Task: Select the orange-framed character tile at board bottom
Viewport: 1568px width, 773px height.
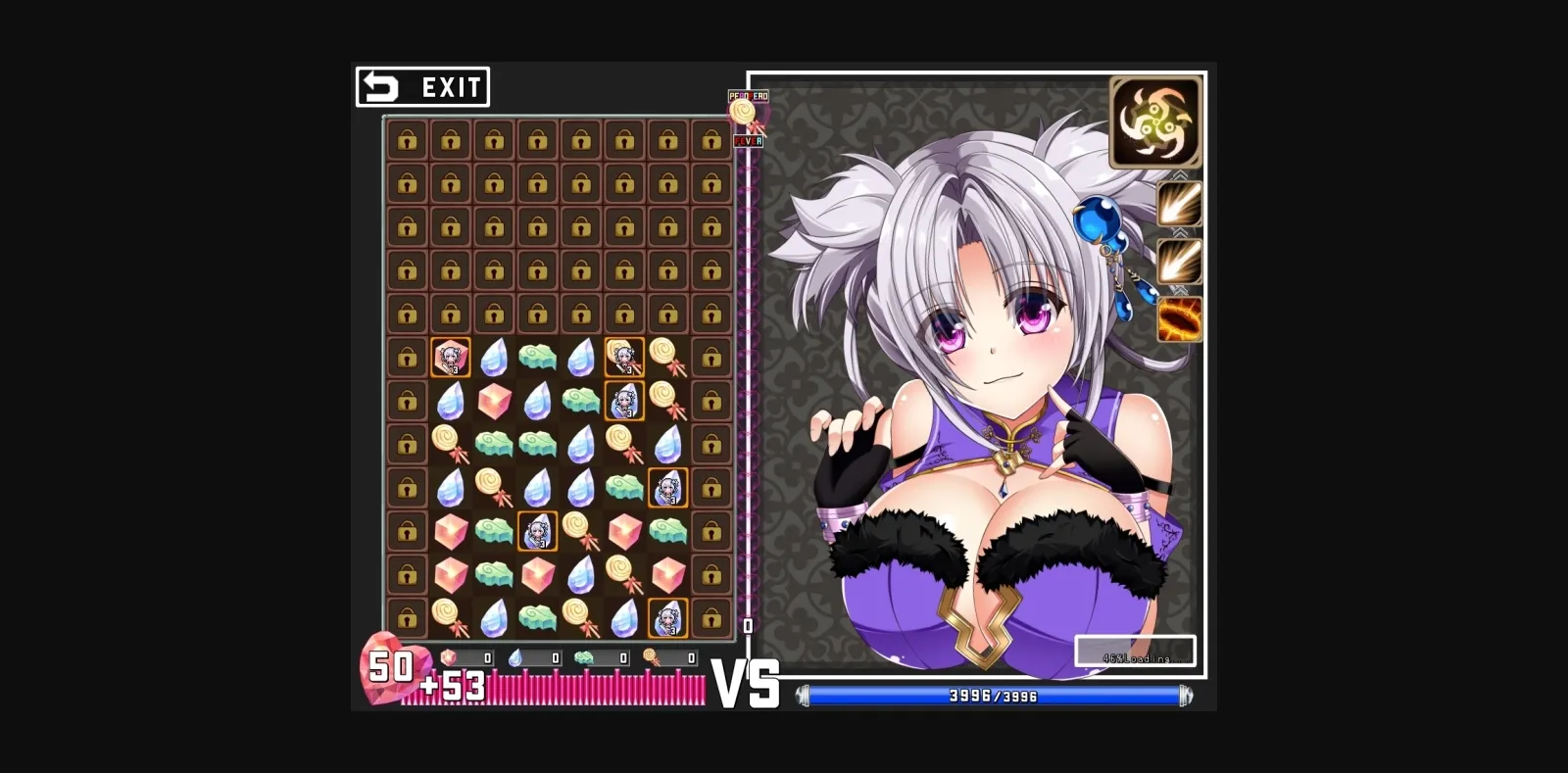Action: (669, 616)
